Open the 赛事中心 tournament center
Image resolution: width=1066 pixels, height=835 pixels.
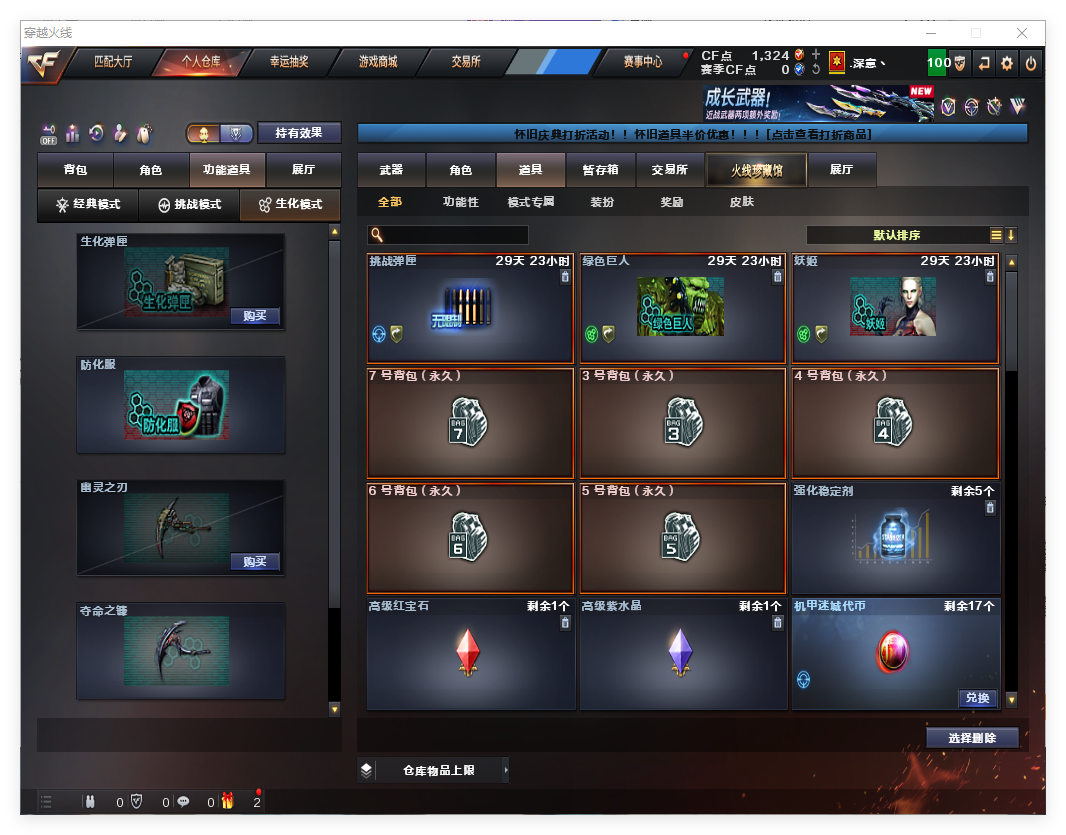[642, 62]
